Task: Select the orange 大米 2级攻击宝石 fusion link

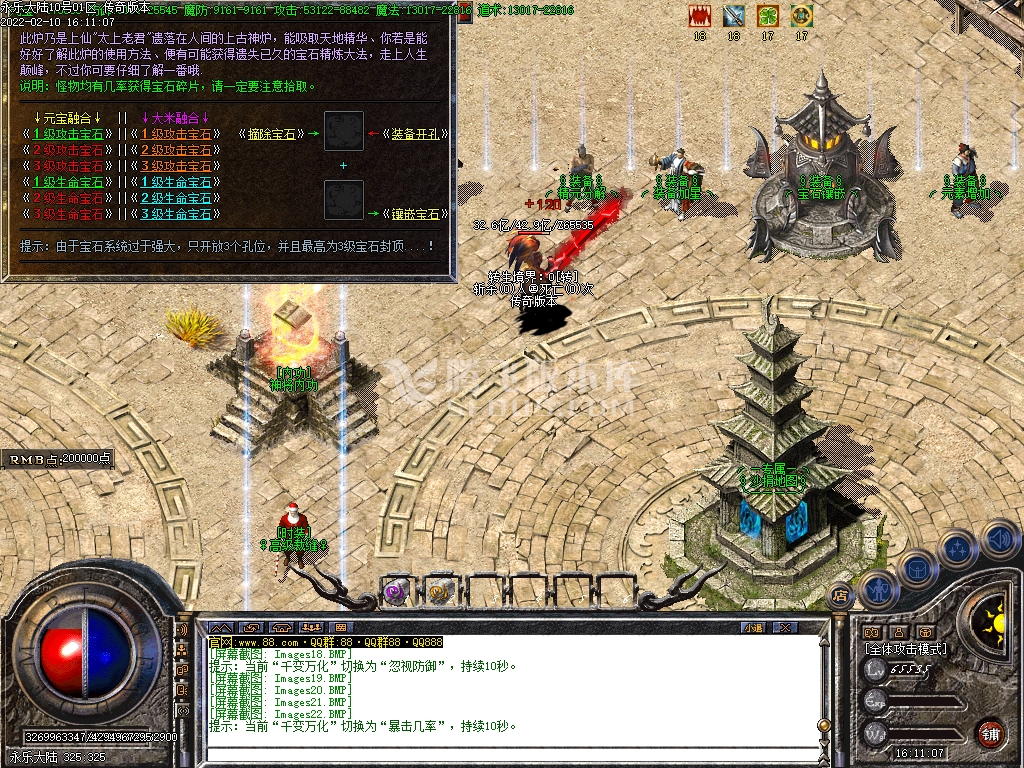Action: 176,150
